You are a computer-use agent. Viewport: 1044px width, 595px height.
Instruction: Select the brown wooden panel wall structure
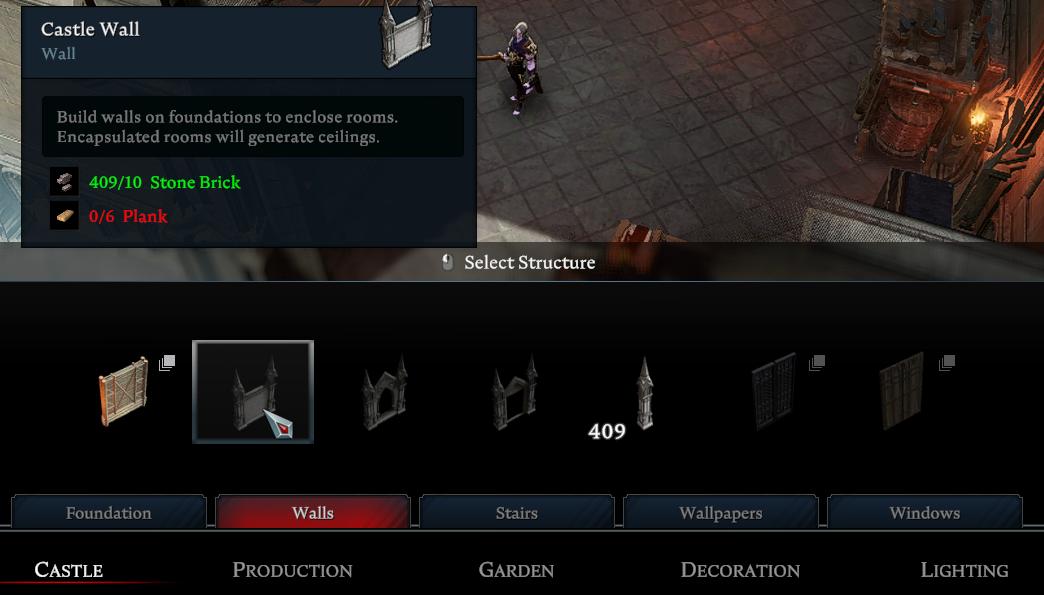click(x=903, y=391)
